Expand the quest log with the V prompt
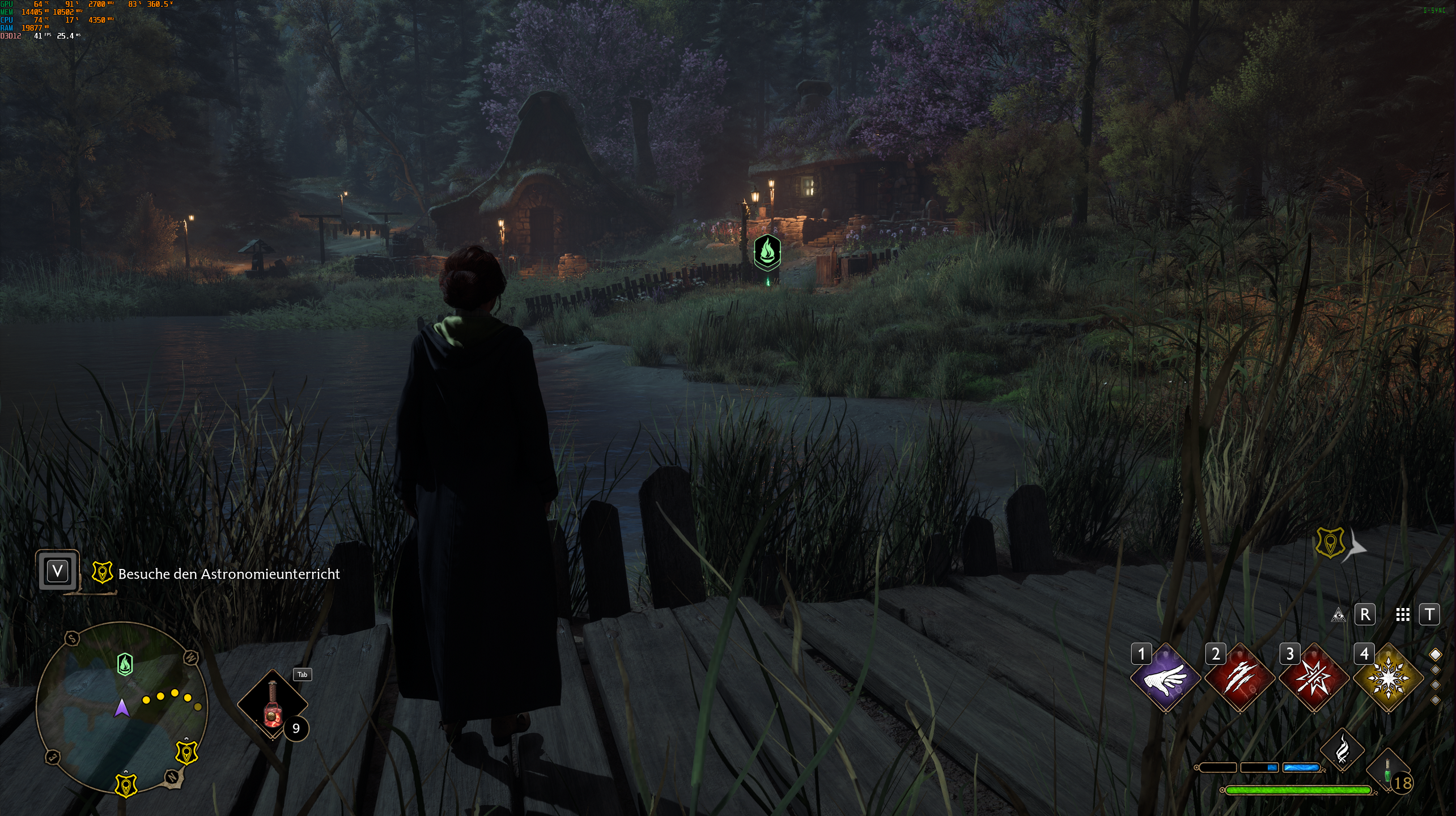The width and height of the screenshot is (1456, 816). click(x=56, y=571)
